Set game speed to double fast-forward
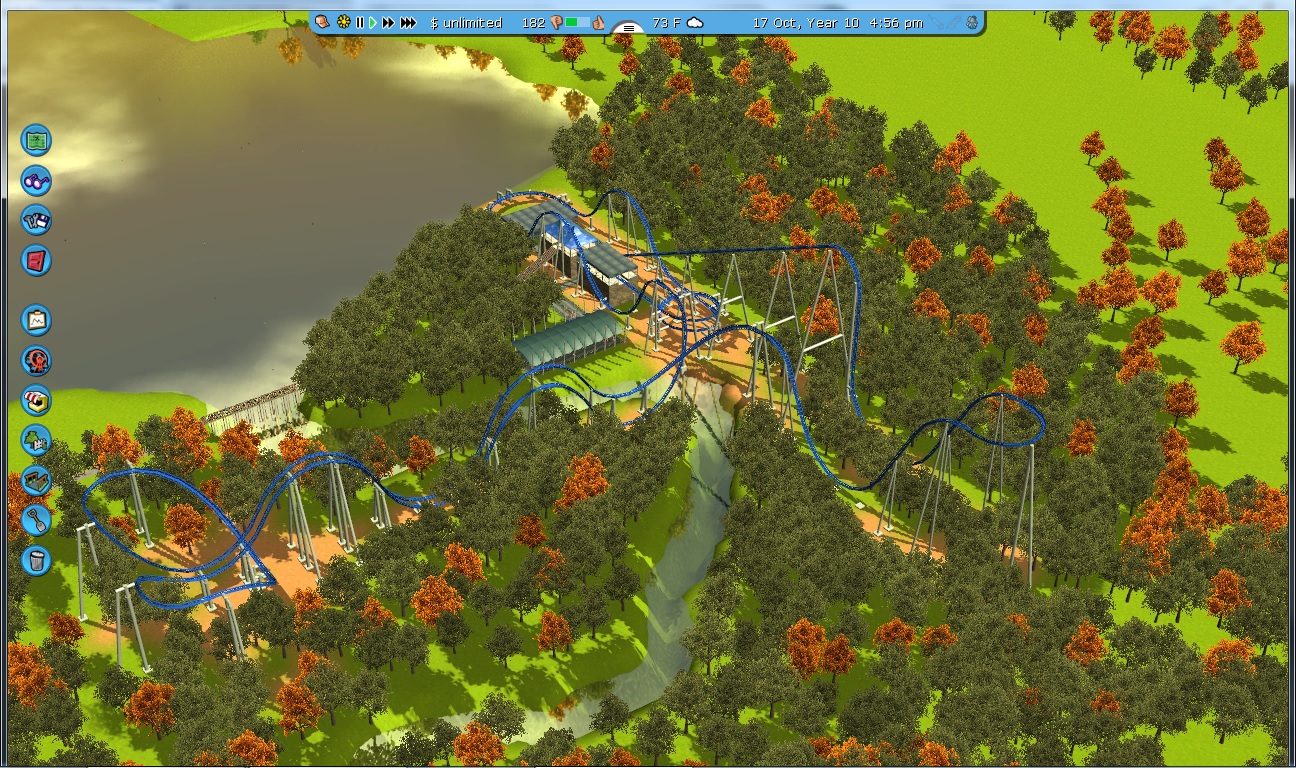Viewport: 1296px width, 768px height. (388, 22)
